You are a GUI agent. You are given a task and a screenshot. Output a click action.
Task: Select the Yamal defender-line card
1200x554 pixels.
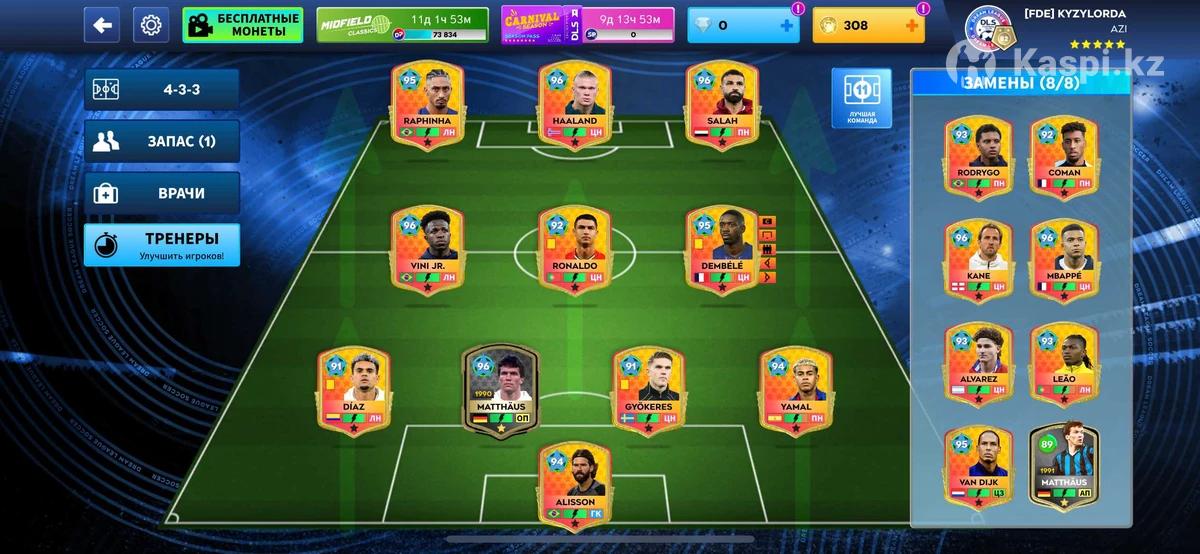point(794,392)
